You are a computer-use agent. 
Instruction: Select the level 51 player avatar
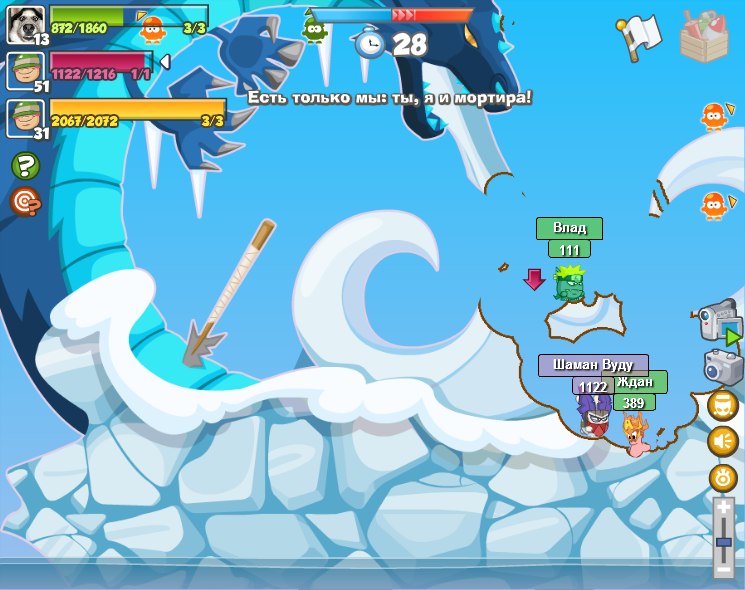click(x=23, y=71)
